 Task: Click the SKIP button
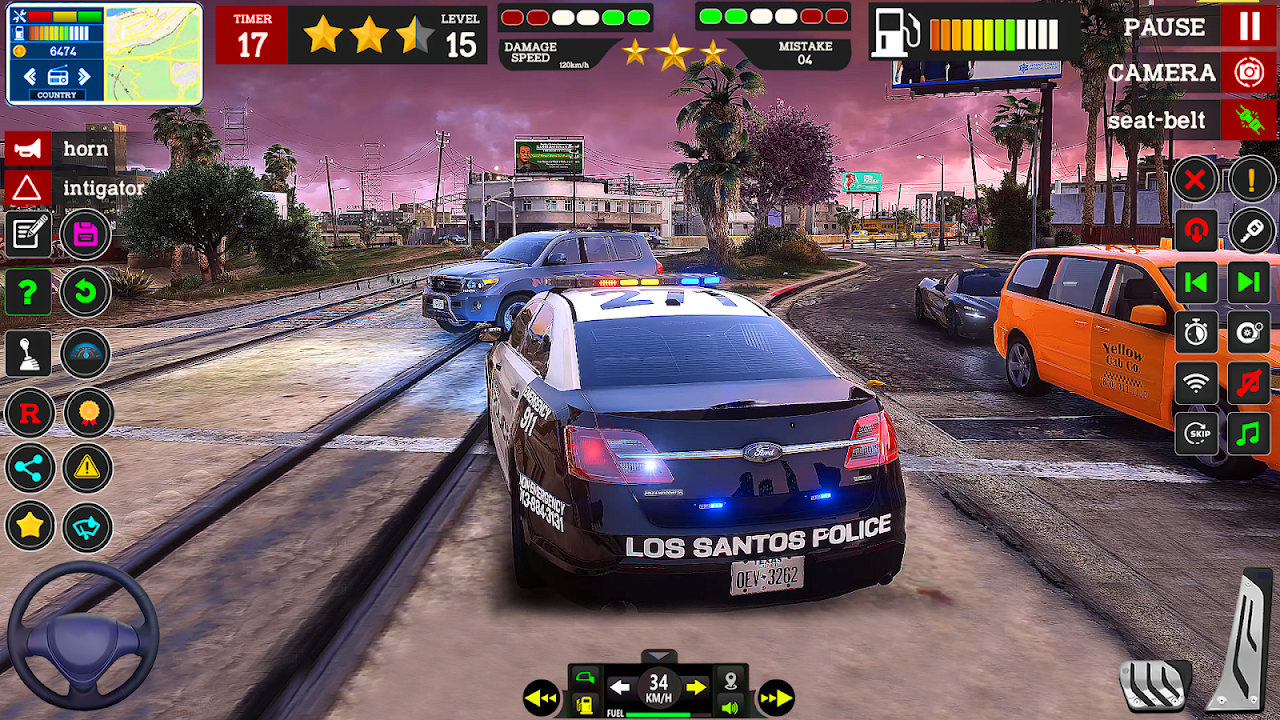[1197, 433]
